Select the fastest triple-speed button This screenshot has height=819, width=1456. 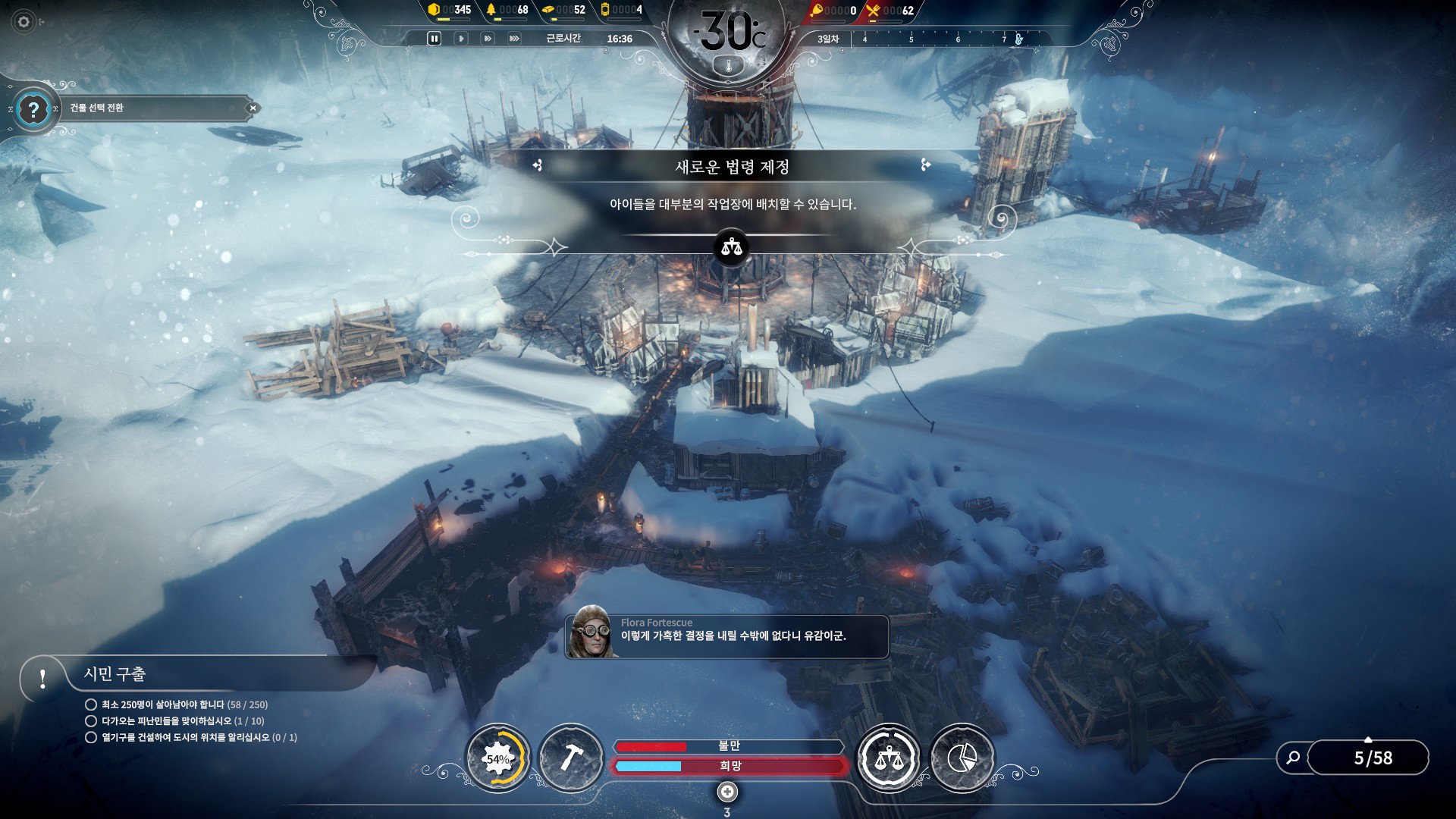pos(514,39)
